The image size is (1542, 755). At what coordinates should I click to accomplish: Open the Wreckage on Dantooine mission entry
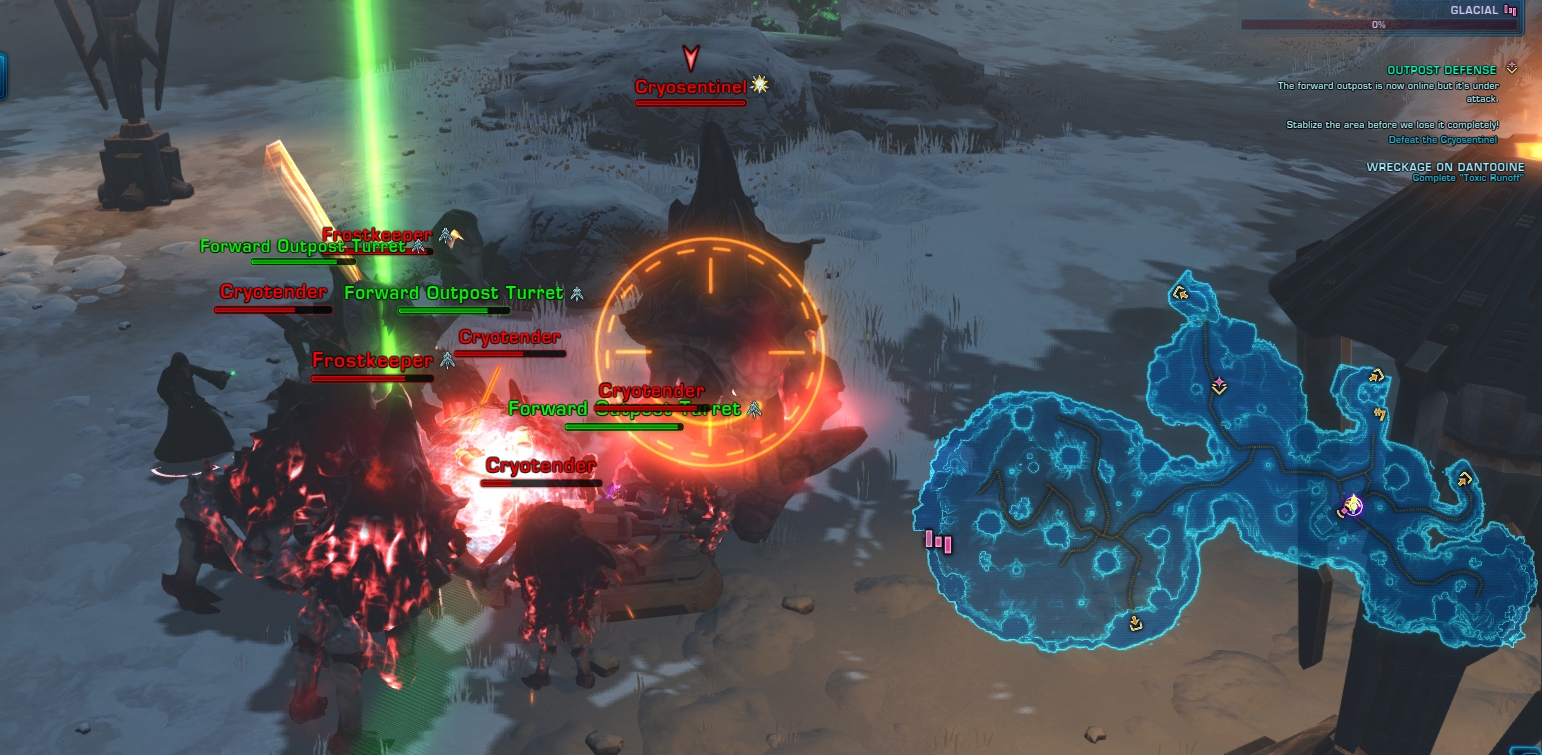tap(1445, 167)
